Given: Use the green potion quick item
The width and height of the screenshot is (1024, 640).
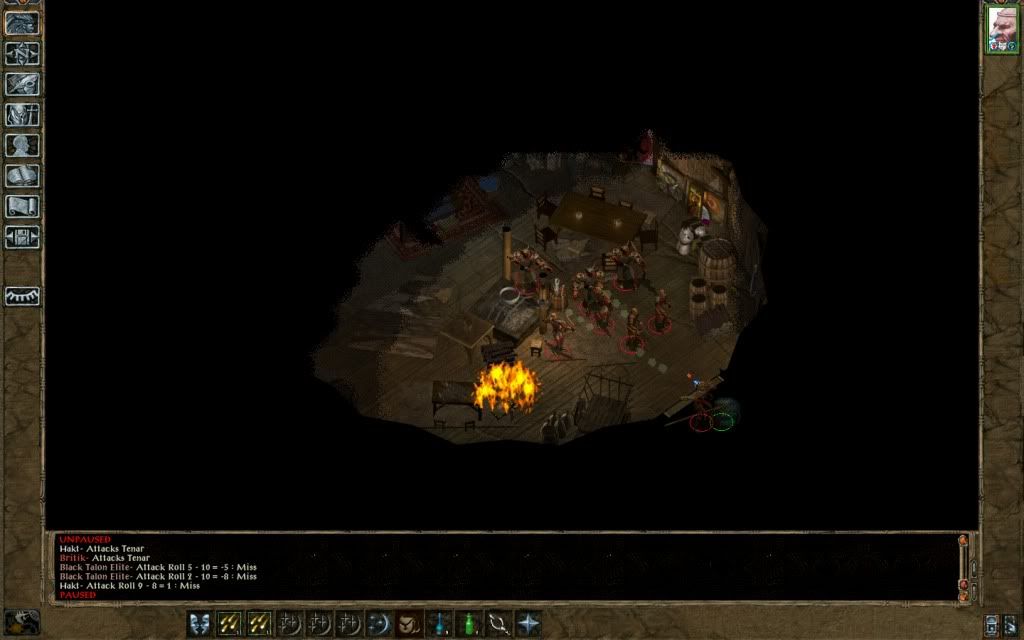Looking at the screenshot, I should tap(468, 624).
